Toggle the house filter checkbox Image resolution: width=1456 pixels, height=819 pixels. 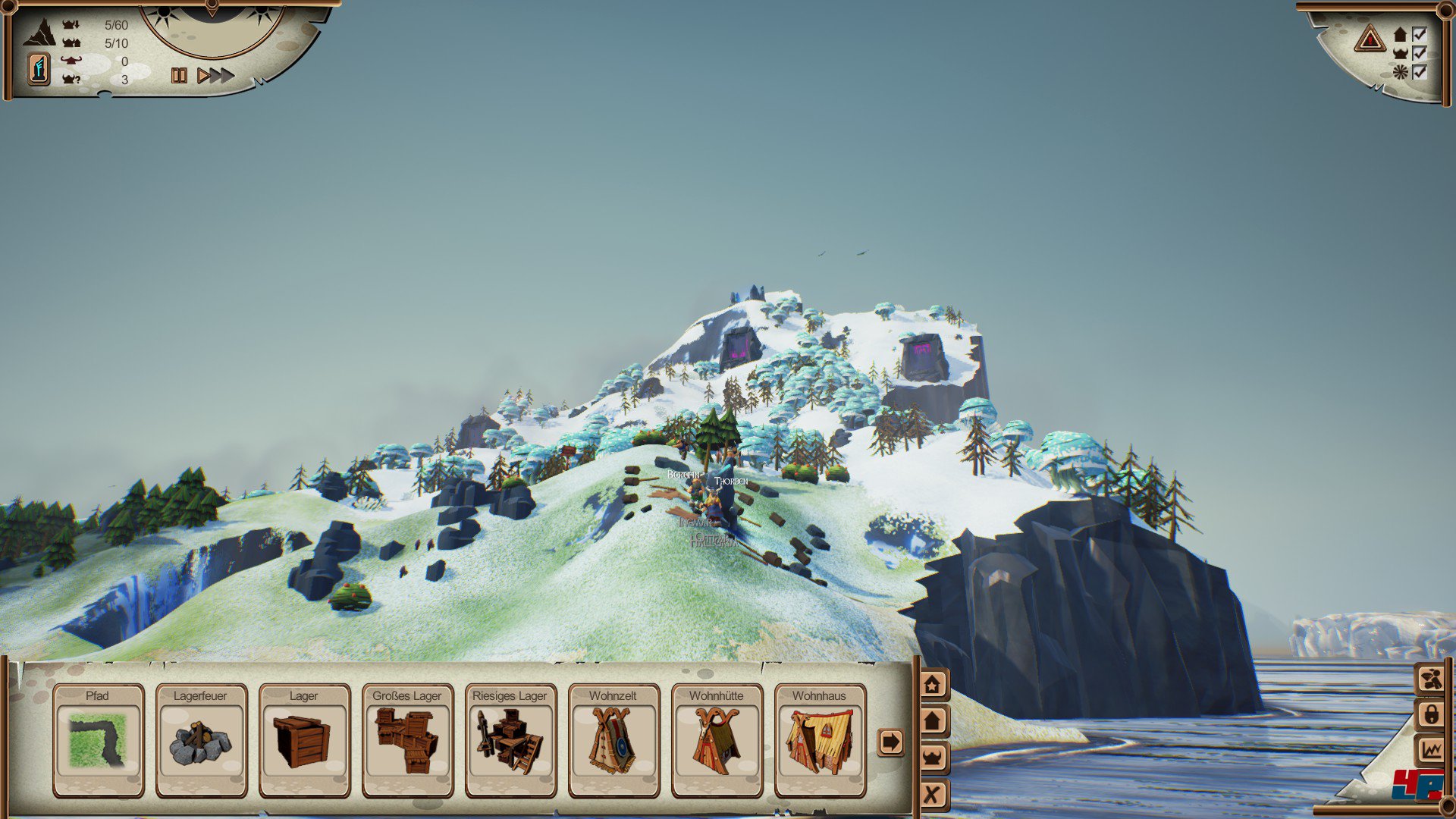tap(1419, 34)
